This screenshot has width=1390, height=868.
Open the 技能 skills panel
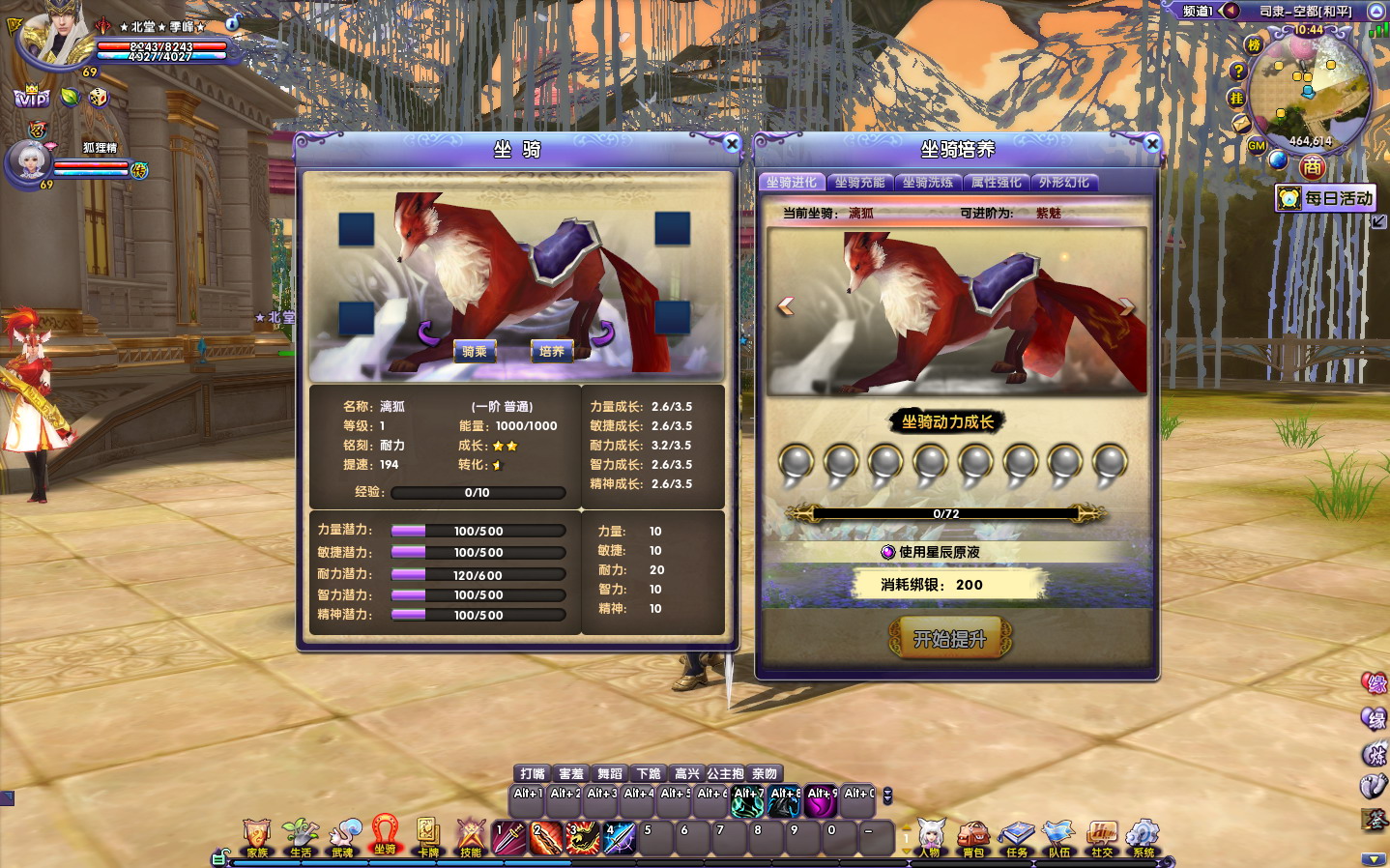click(x=471, y=837)
